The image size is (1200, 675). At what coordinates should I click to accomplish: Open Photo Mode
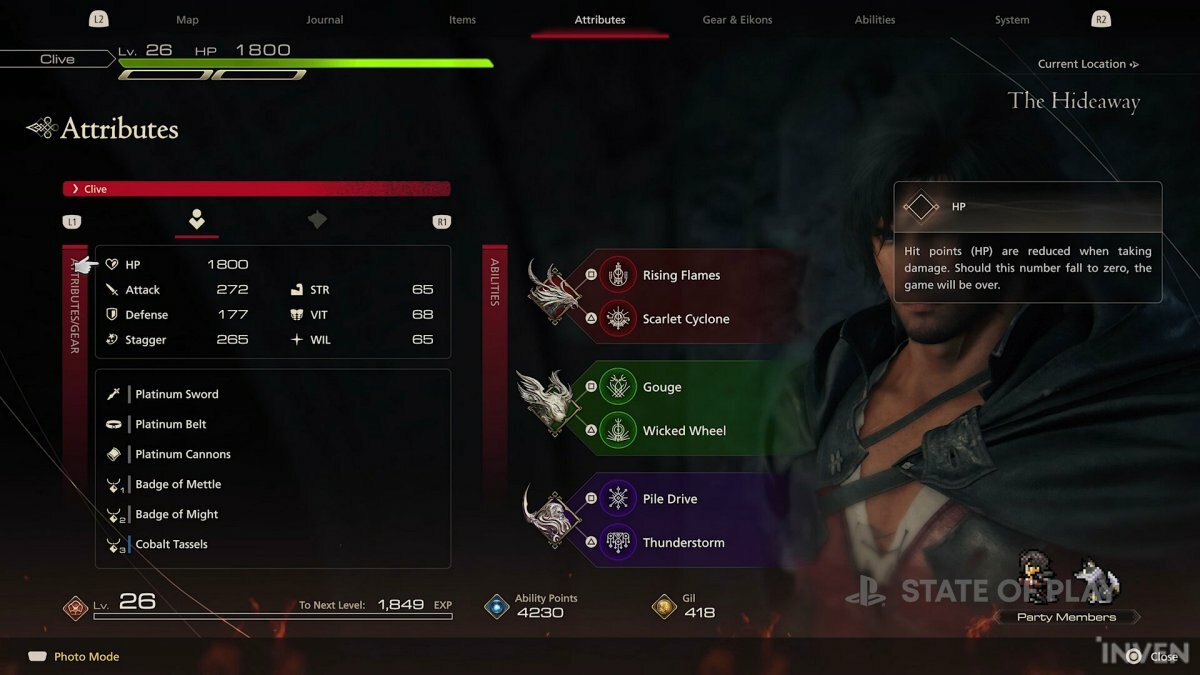coord(86,657)
